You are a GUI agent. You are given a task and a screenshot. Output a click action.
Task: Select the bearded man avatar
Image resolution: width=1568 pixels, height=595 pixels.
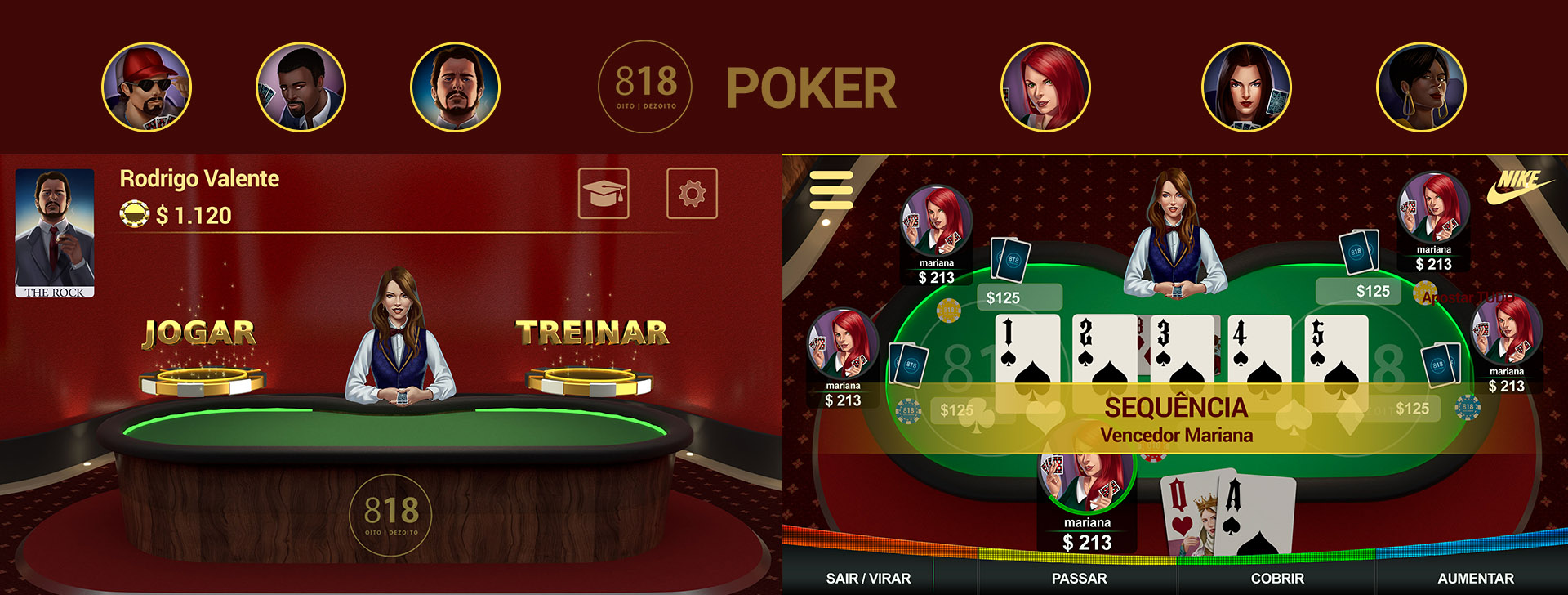point(455,87)
